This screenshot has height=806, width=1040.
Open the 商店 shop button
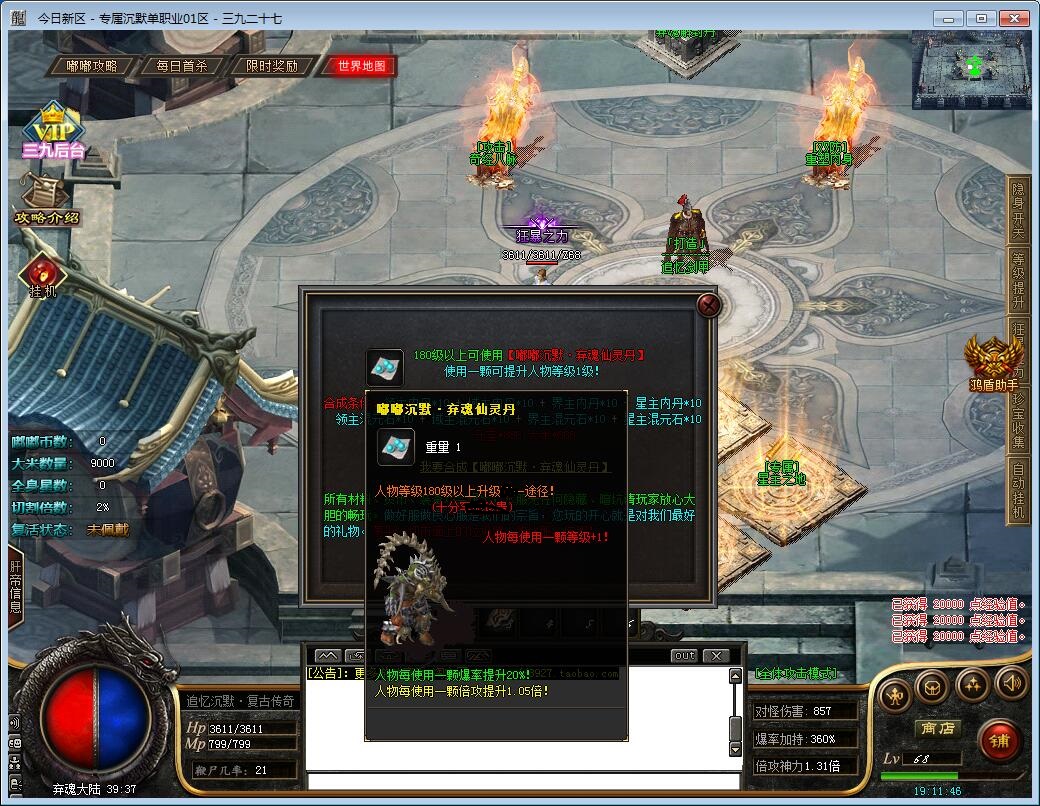pyautogui.click(x=937, y=728)
